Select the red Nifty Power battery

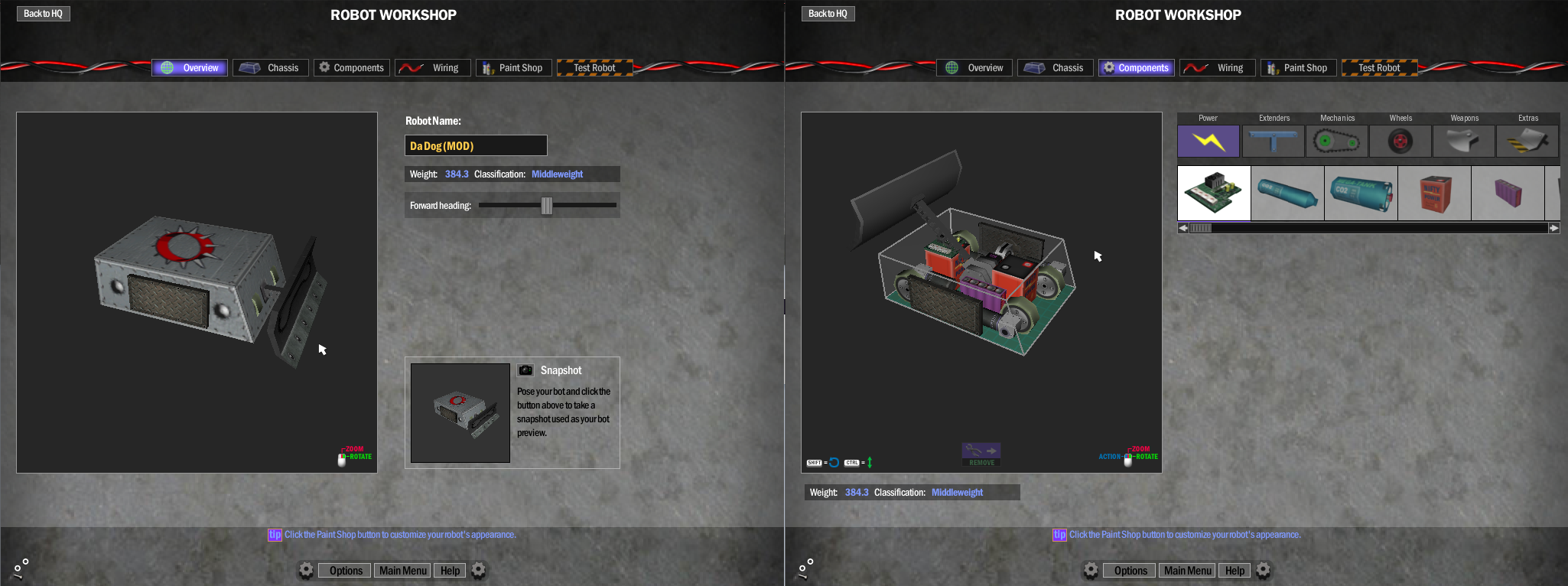(1434, 193)
